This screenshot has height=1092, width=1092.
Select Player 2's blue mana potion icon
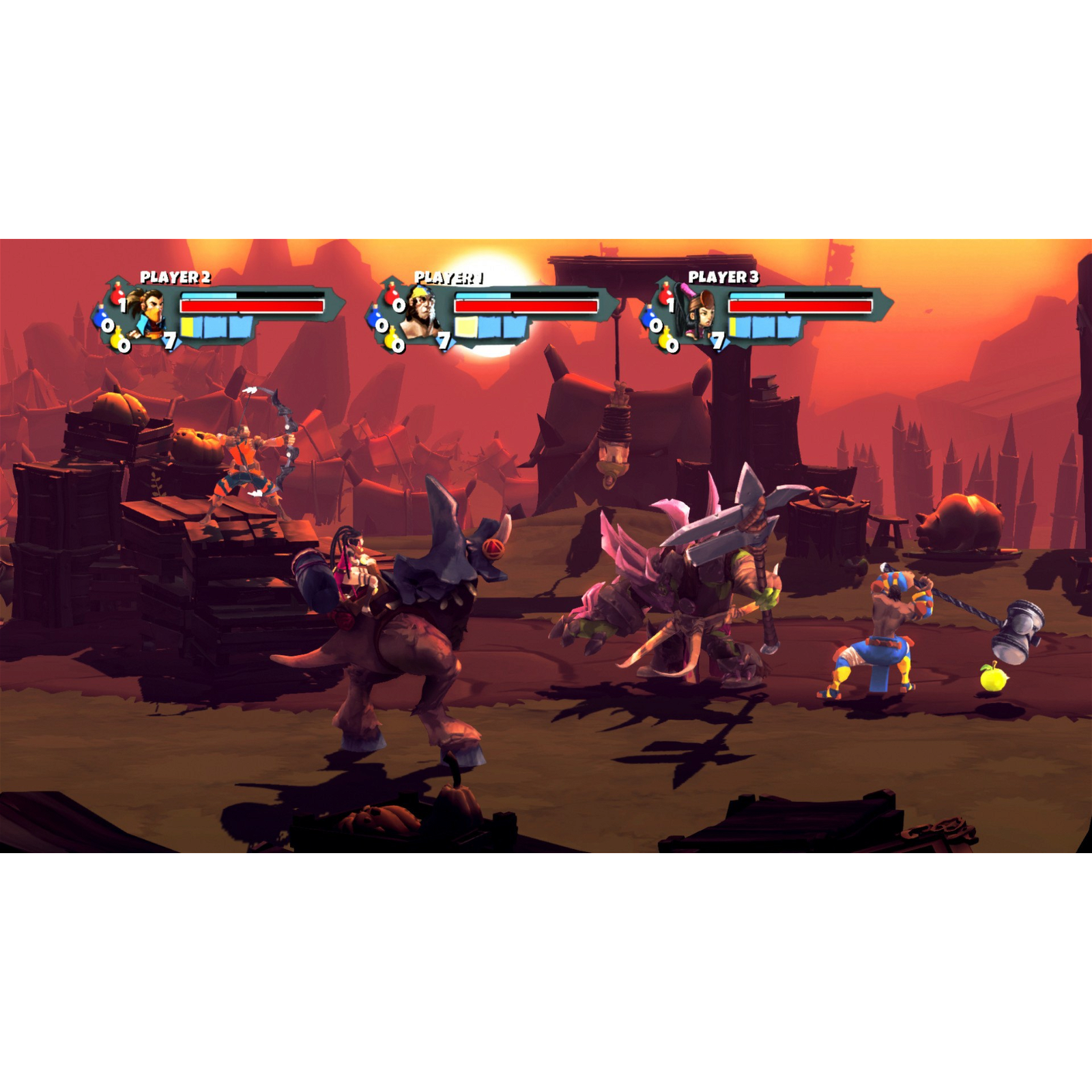[100, 318]
